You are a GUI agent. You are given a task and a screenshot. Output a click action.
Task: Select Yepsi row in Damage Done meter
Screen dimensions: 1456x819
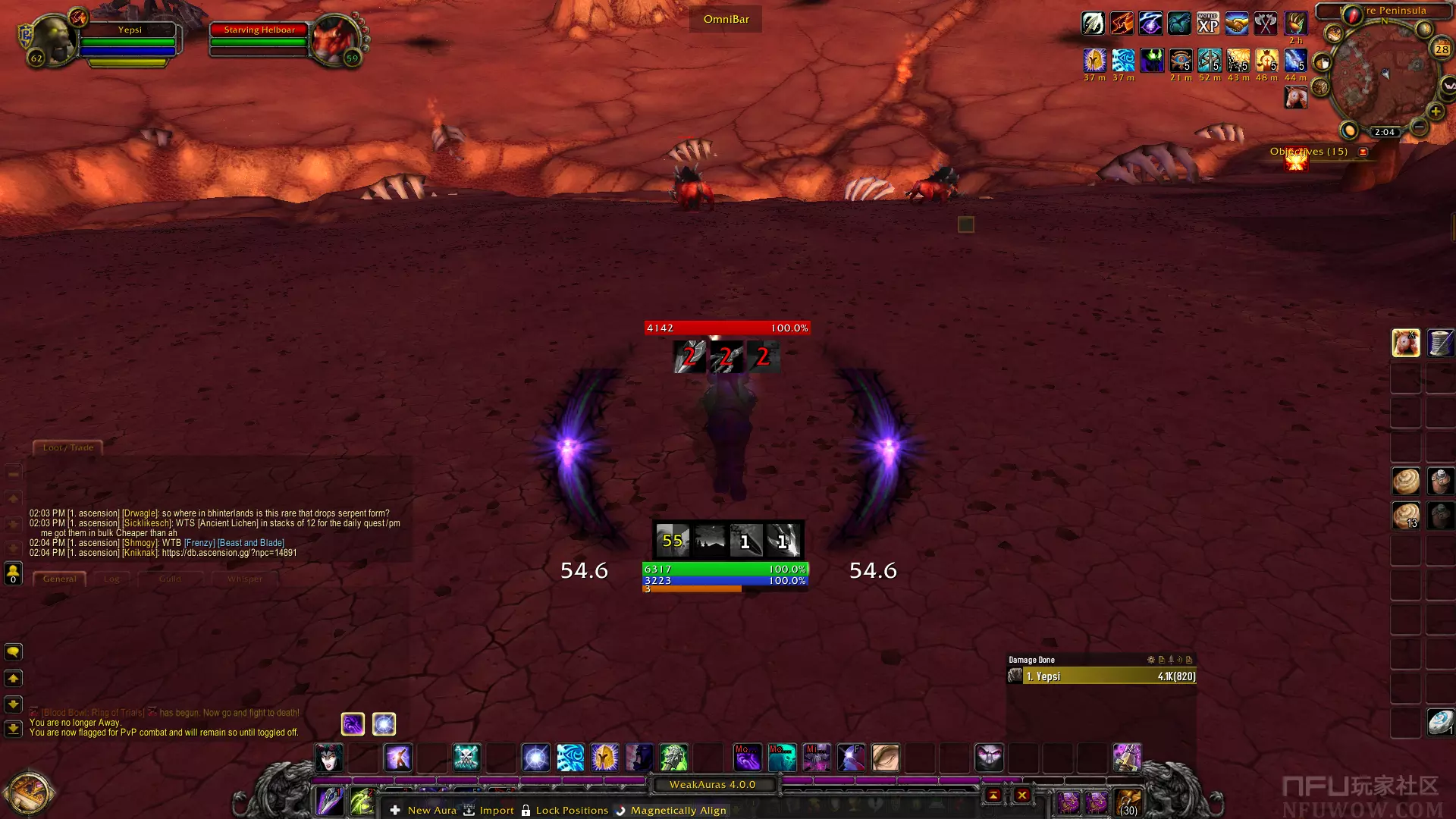[x=1101, y=676]
